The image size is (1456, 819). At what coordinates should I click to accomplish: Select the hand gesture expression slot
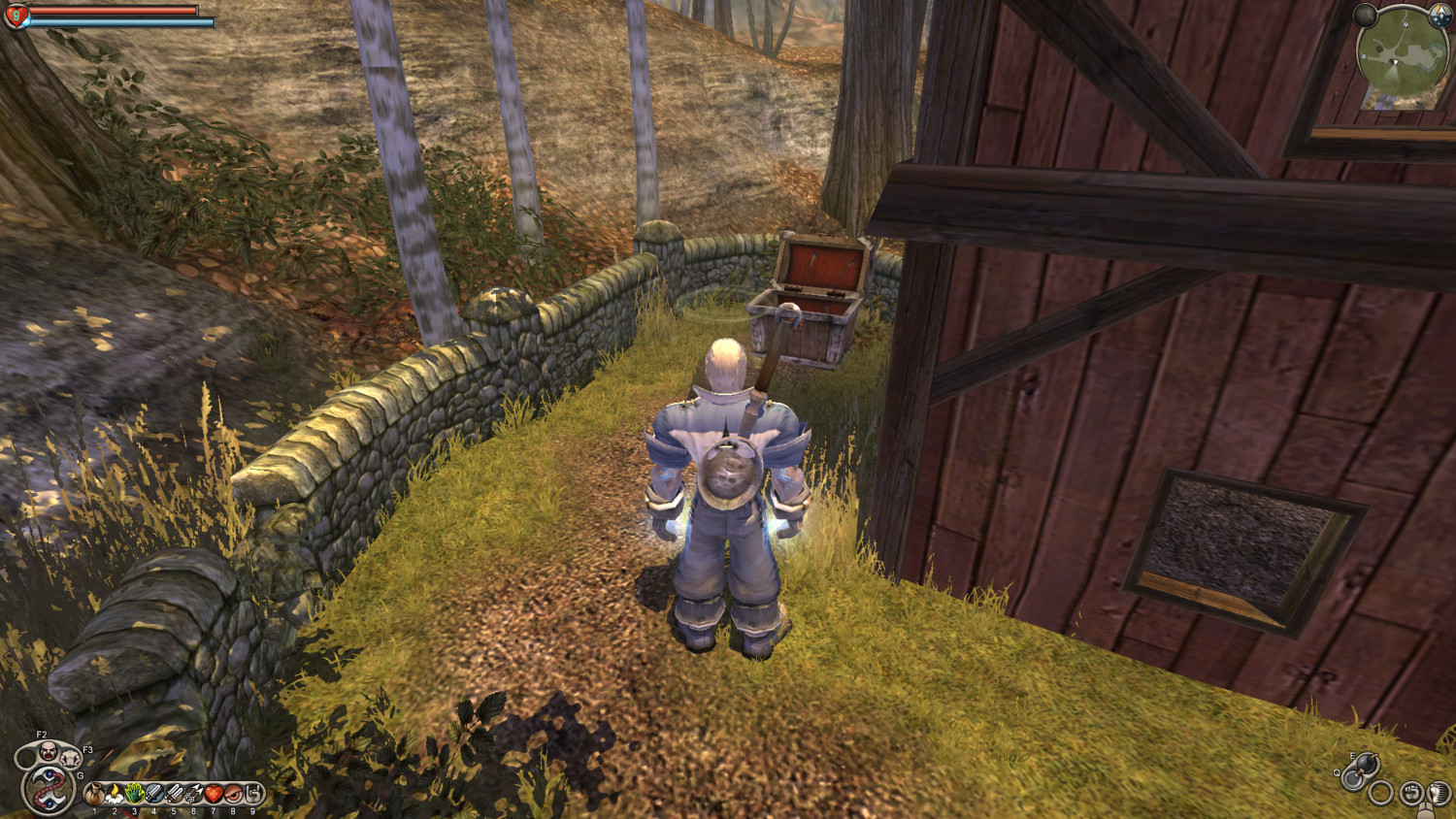(x=253, y=795)
